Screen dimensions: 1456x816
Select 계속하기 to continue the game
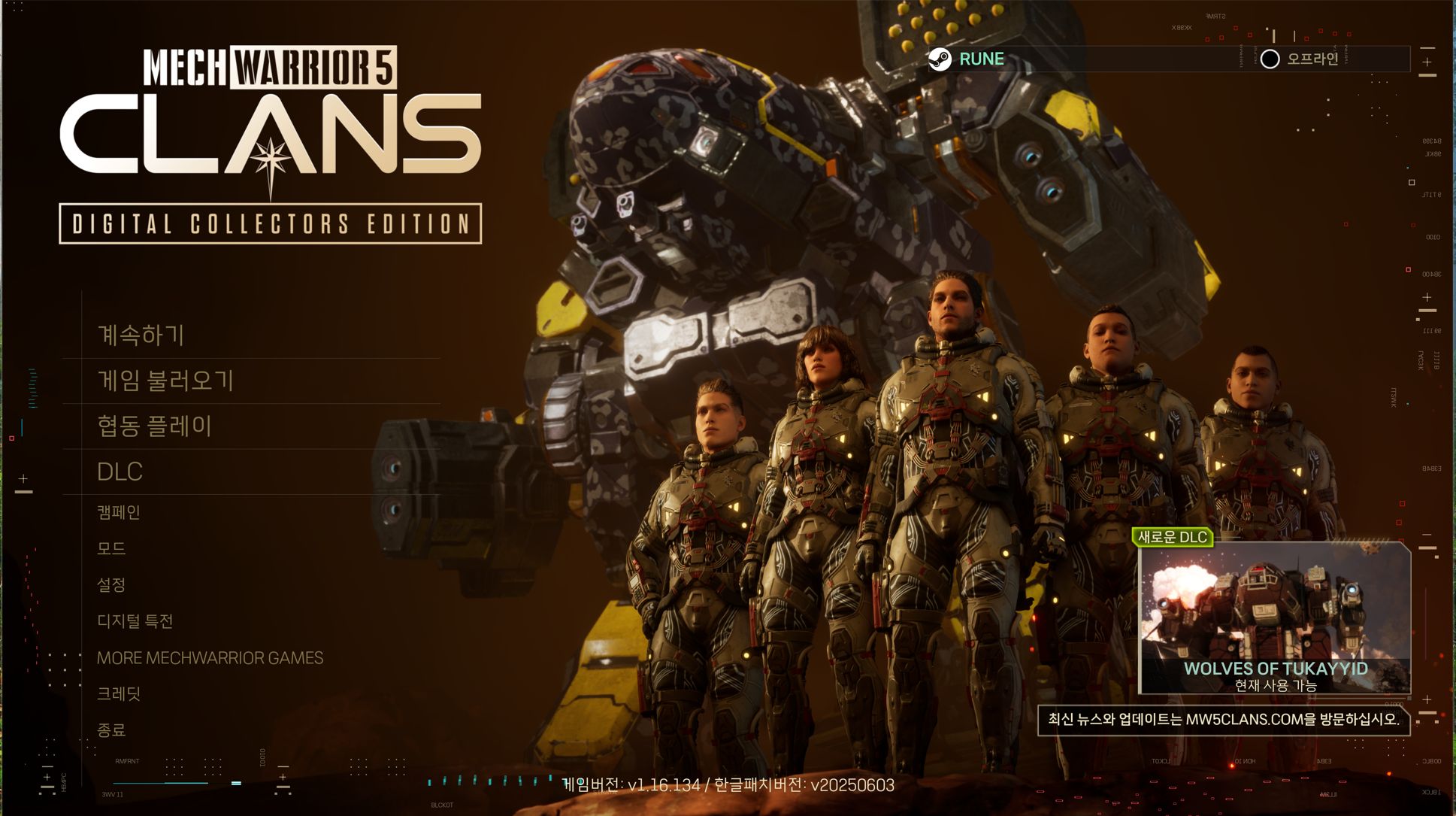(141, 335)
